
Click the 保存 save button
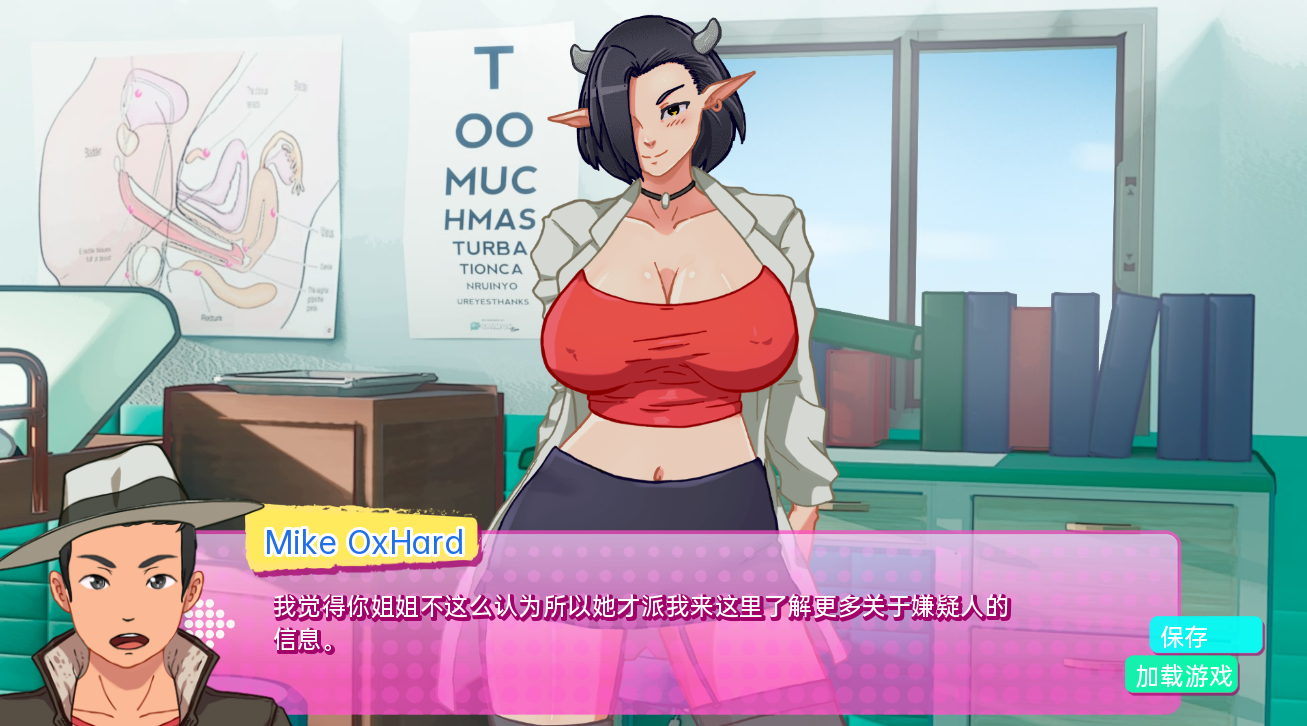point(1203,636)
